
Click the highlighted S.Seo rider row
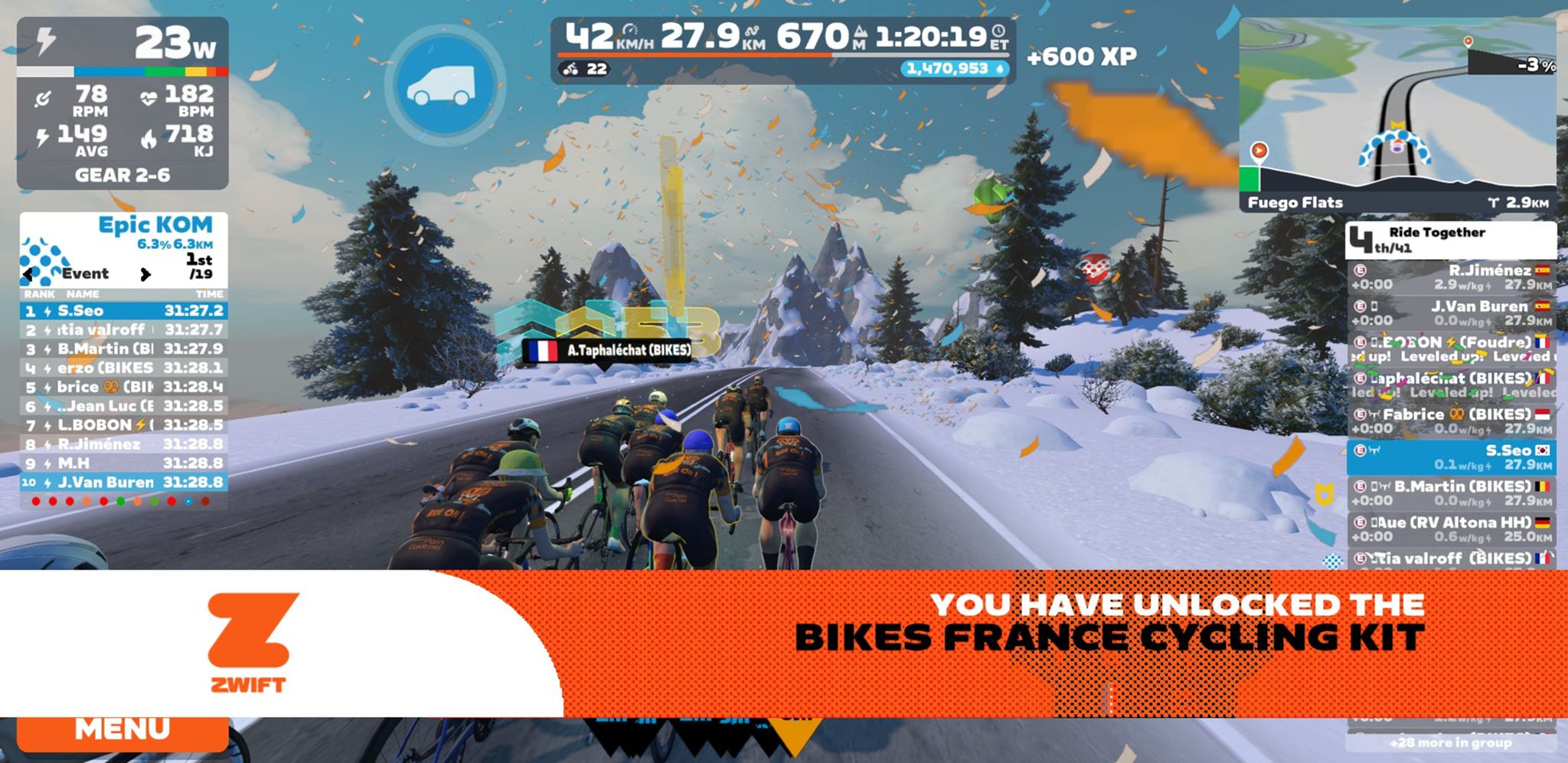coord(1451,457)
